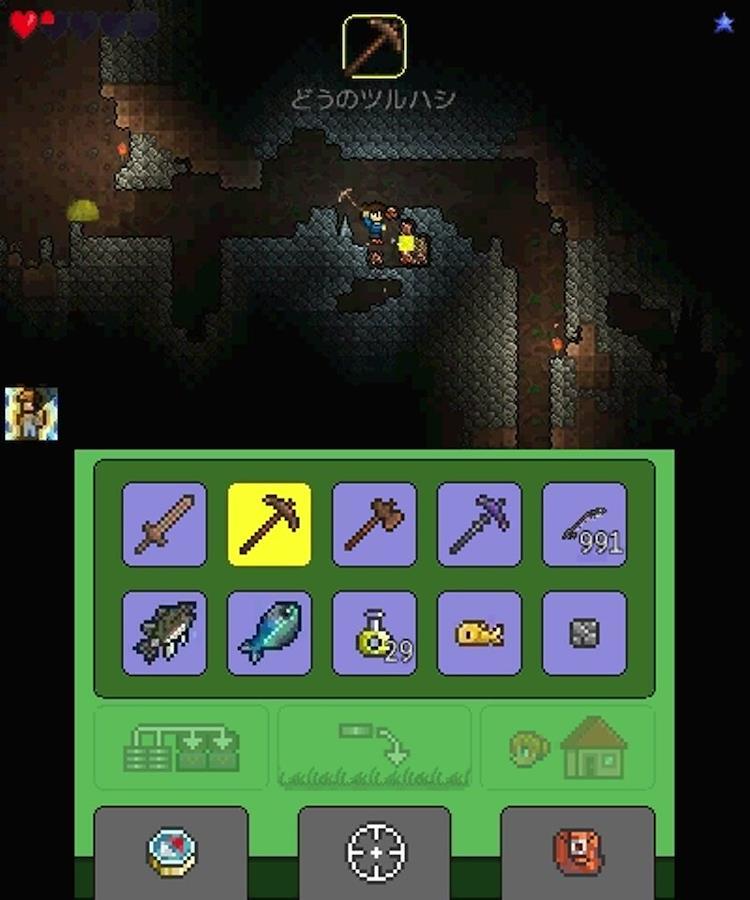Screen dimensions: 750x900
Task: Choose the blue fish slot
Action: point(269,632)
